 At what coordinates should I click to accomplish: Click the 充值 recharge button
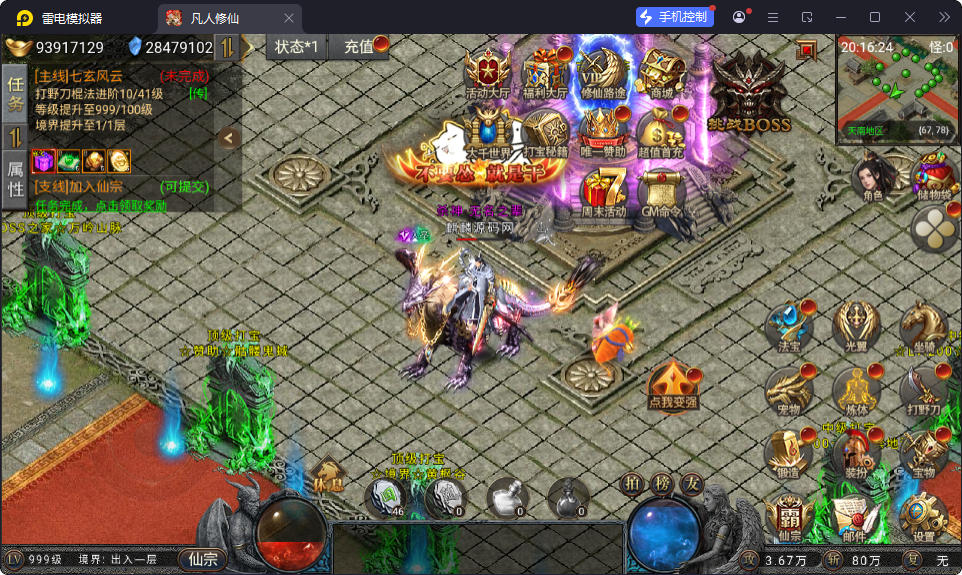tap(359, 47)
